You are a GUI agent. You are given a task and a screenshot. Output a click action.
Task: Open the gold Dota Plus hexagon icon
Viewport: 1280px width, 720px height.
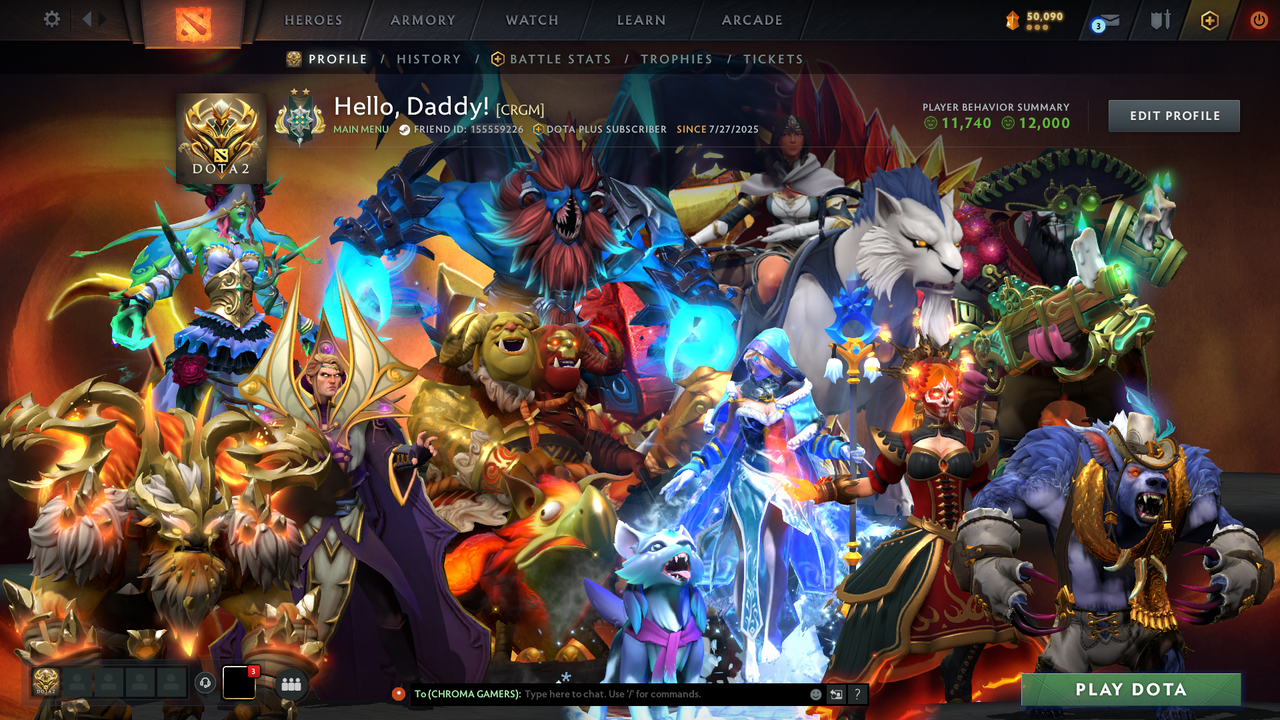click(x=1209, y=18)
